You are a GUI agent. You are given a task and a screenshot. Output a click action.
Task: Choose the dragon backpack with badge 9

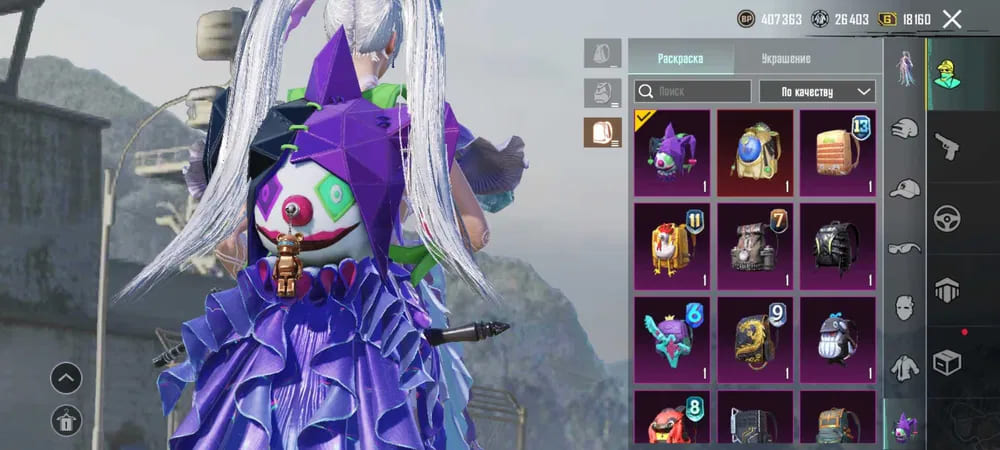(x=755, y=339)
